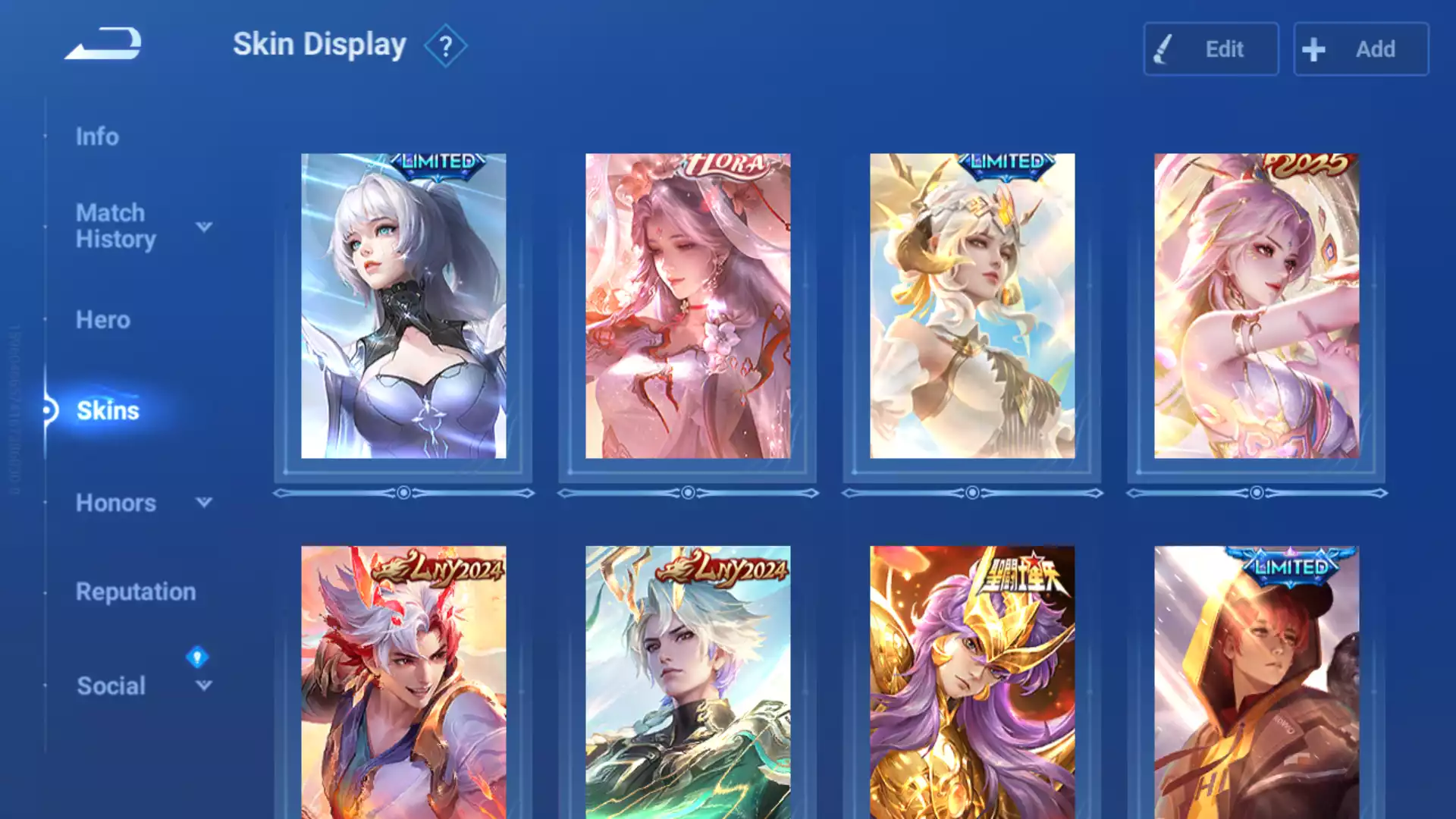Screen dimensions: 1456x819
Task: Add a new skin to display
Action: [1360, 49]
